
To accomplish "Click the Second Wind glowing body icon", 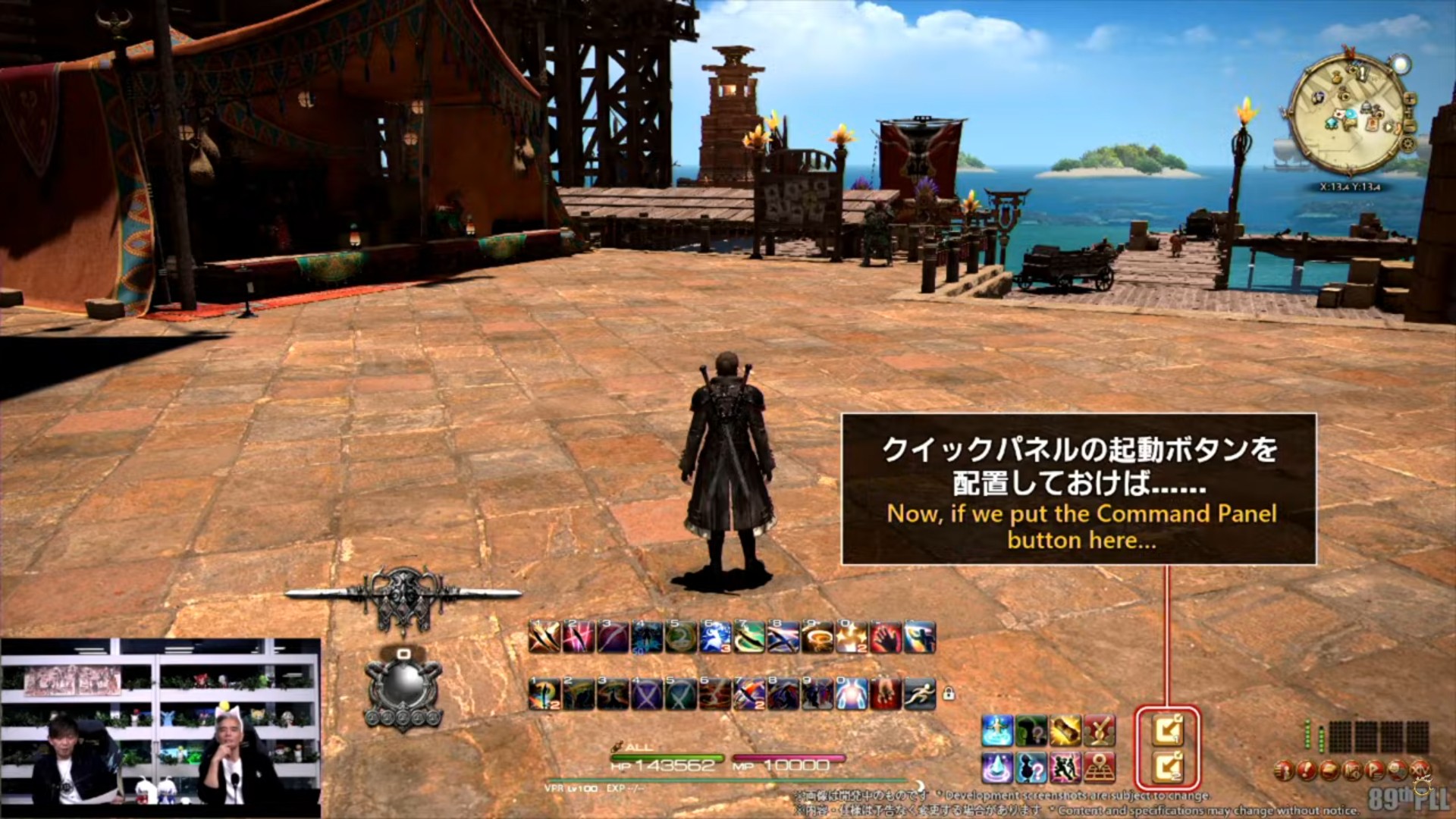I will coord(849,694).
